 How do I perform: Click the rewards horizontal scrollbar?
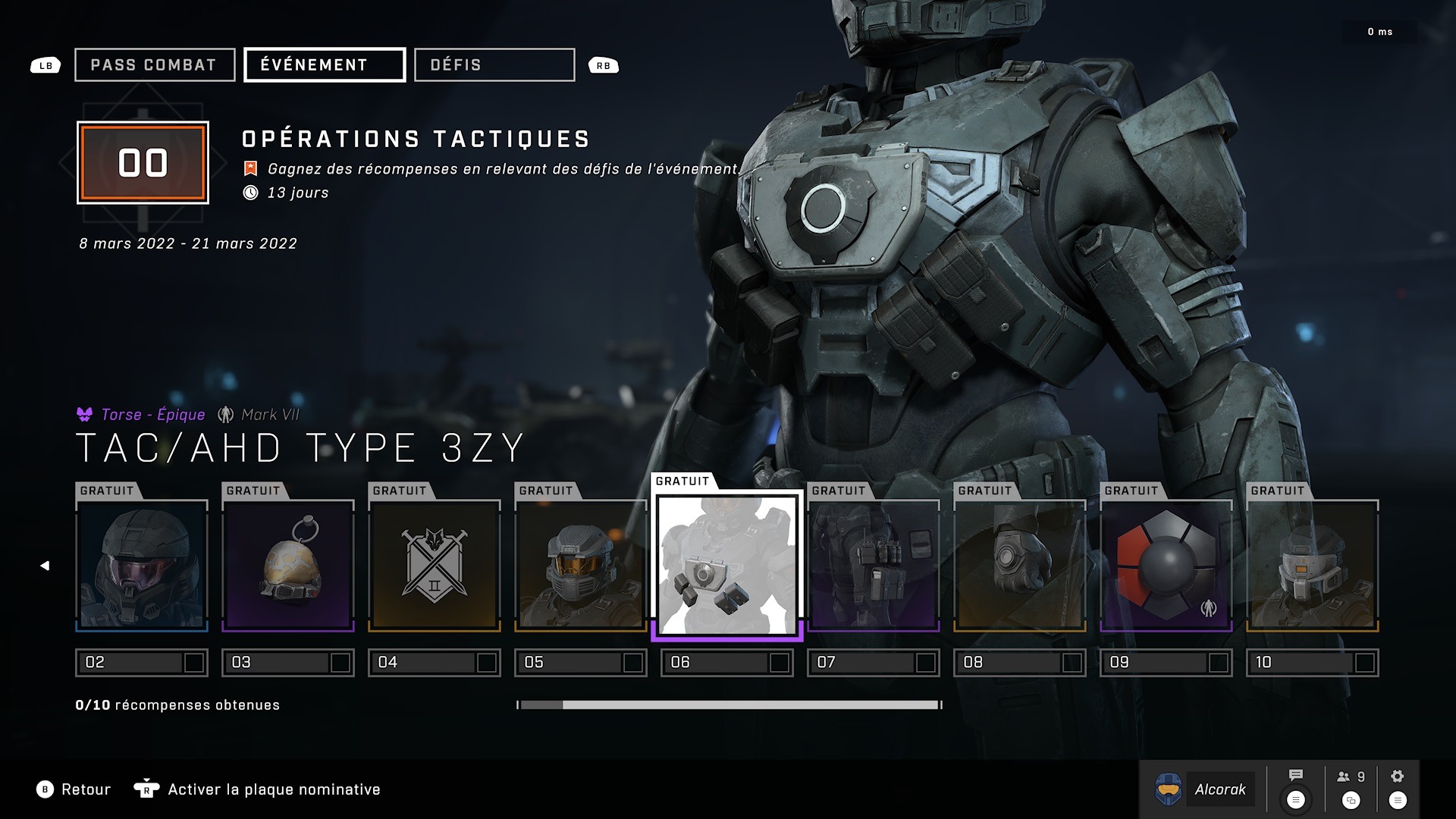tap(730, 705)
